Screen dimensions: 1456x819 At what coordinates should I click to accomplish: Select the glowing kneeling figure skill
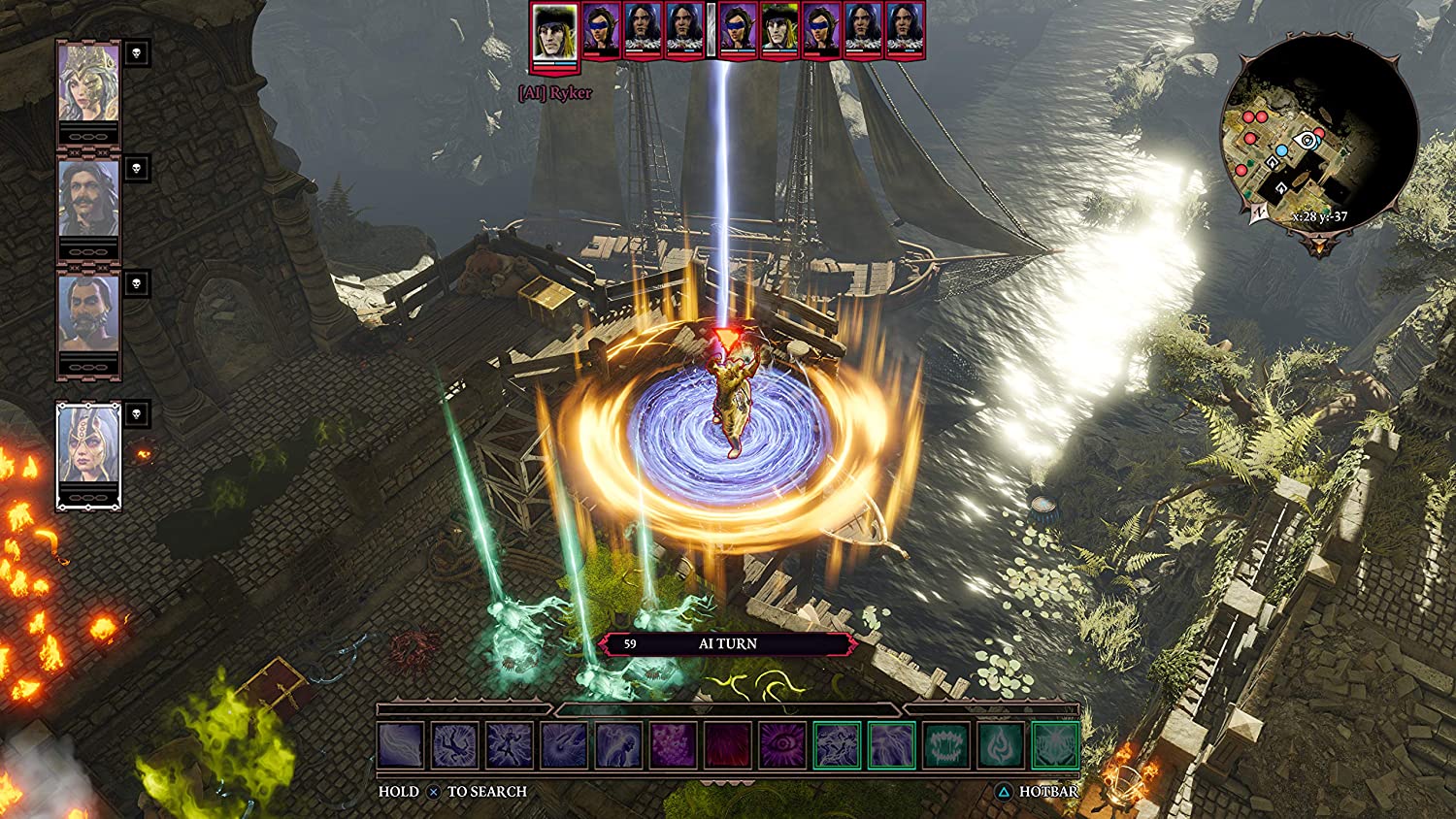(x=618, y=745)
